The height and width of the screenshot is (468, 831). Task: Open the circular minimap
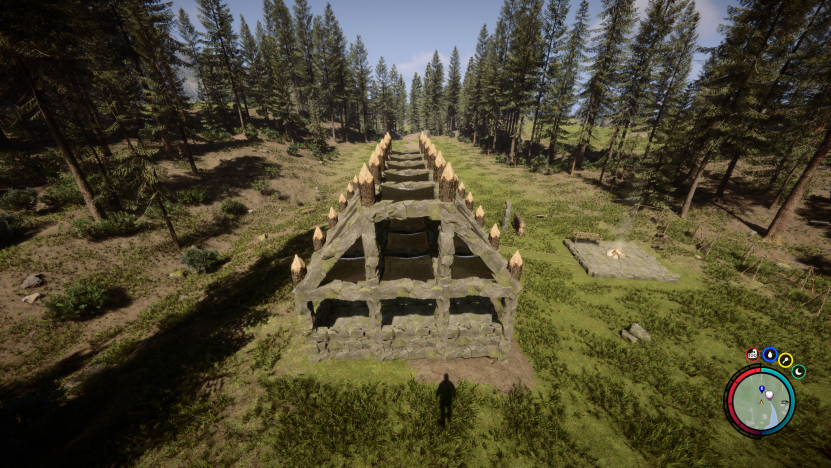(x=759, y=401)
